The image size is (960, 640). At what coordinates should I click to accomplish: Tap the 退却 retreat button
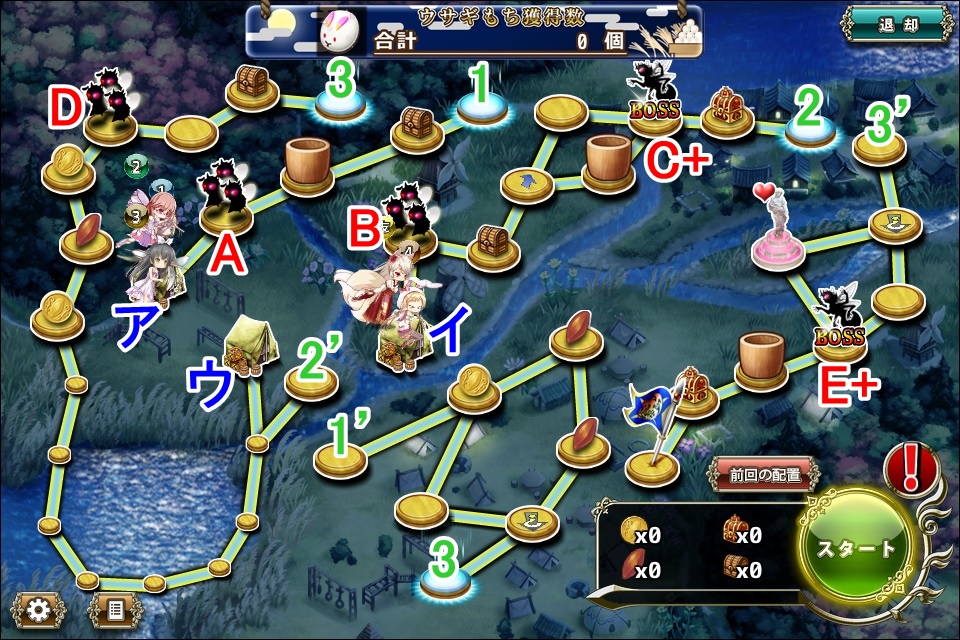(895, 25)
